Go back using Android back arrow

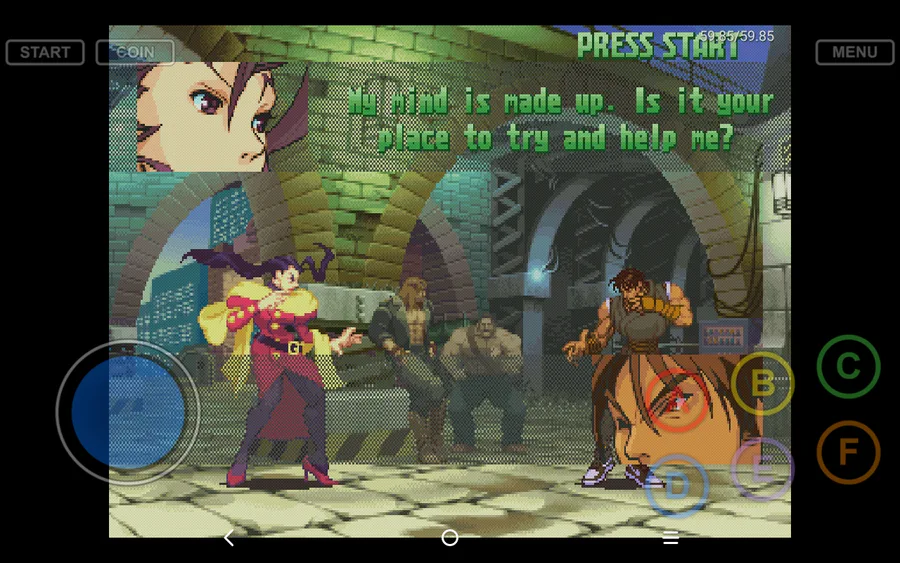click(x=229, y=538)
